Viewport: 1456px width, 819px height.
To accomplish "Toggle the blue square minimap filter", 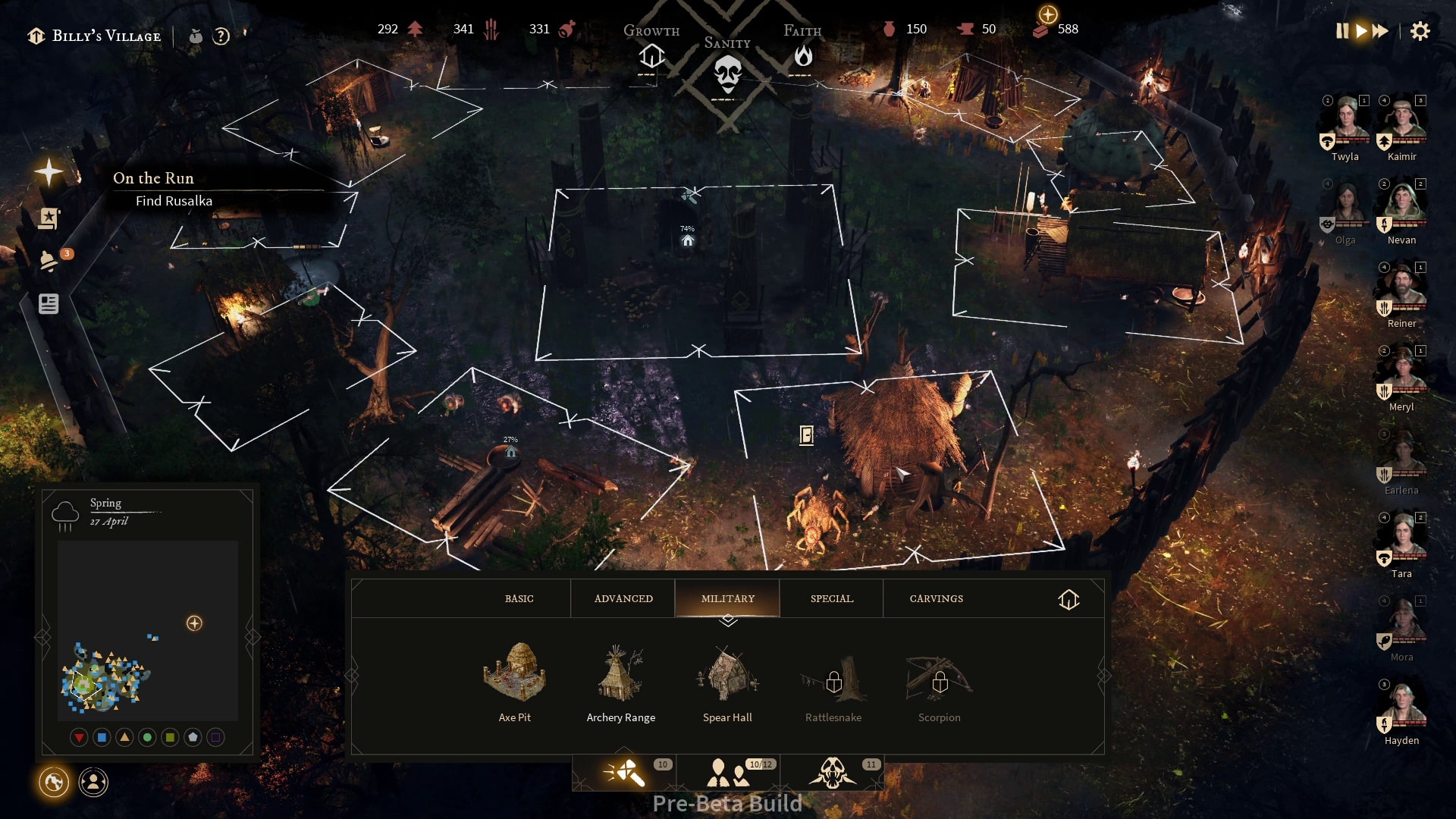I will pos(102,736).
